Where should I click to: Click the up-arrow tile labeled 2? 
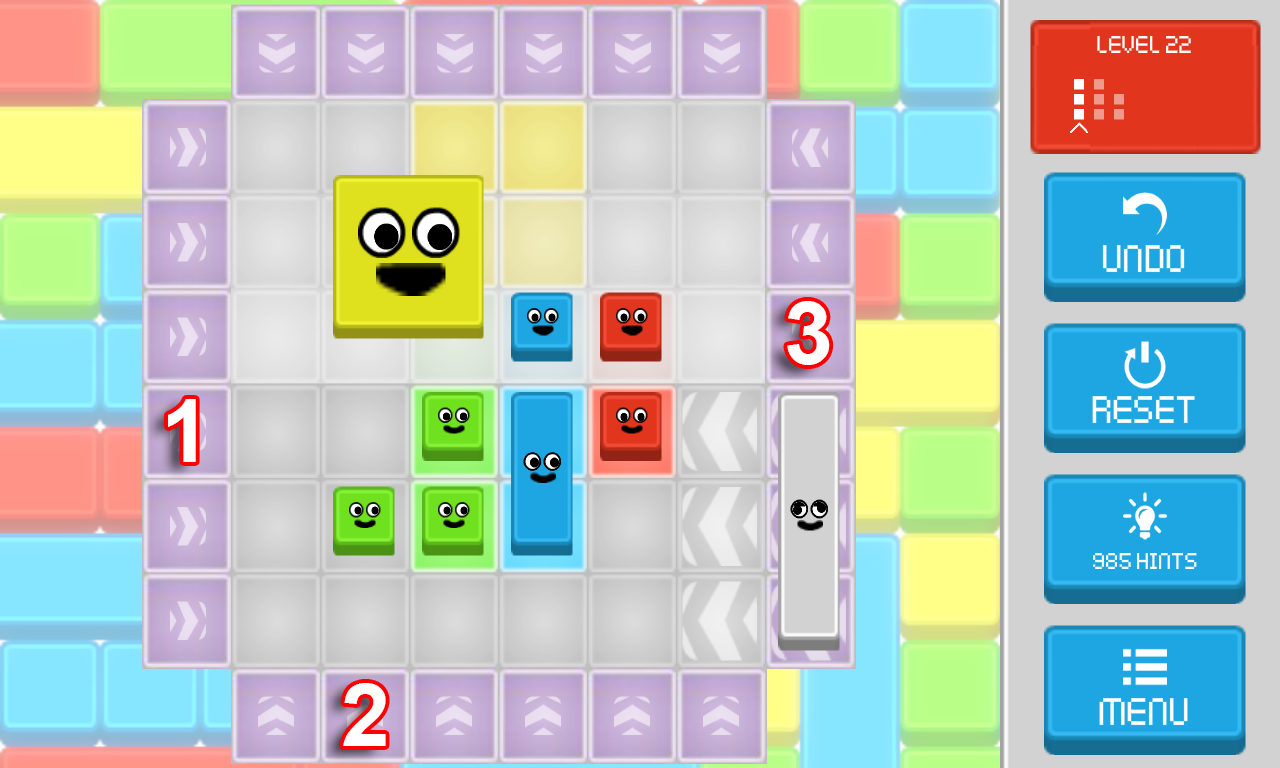[x=365, y=716]
